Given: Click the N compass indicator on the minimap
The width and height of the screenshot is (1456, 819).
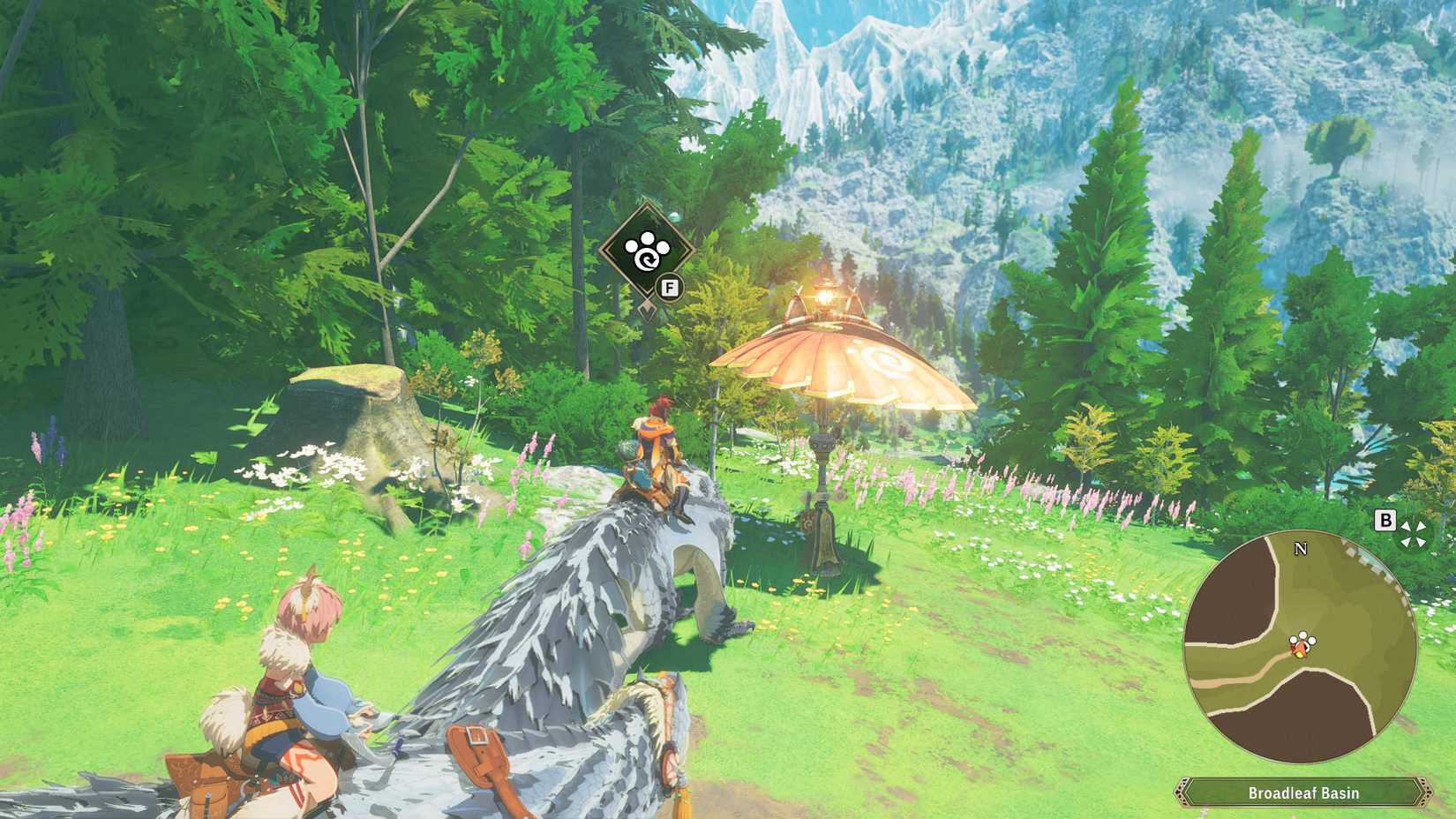Looking at the screenshot, I should [1300, 550].
